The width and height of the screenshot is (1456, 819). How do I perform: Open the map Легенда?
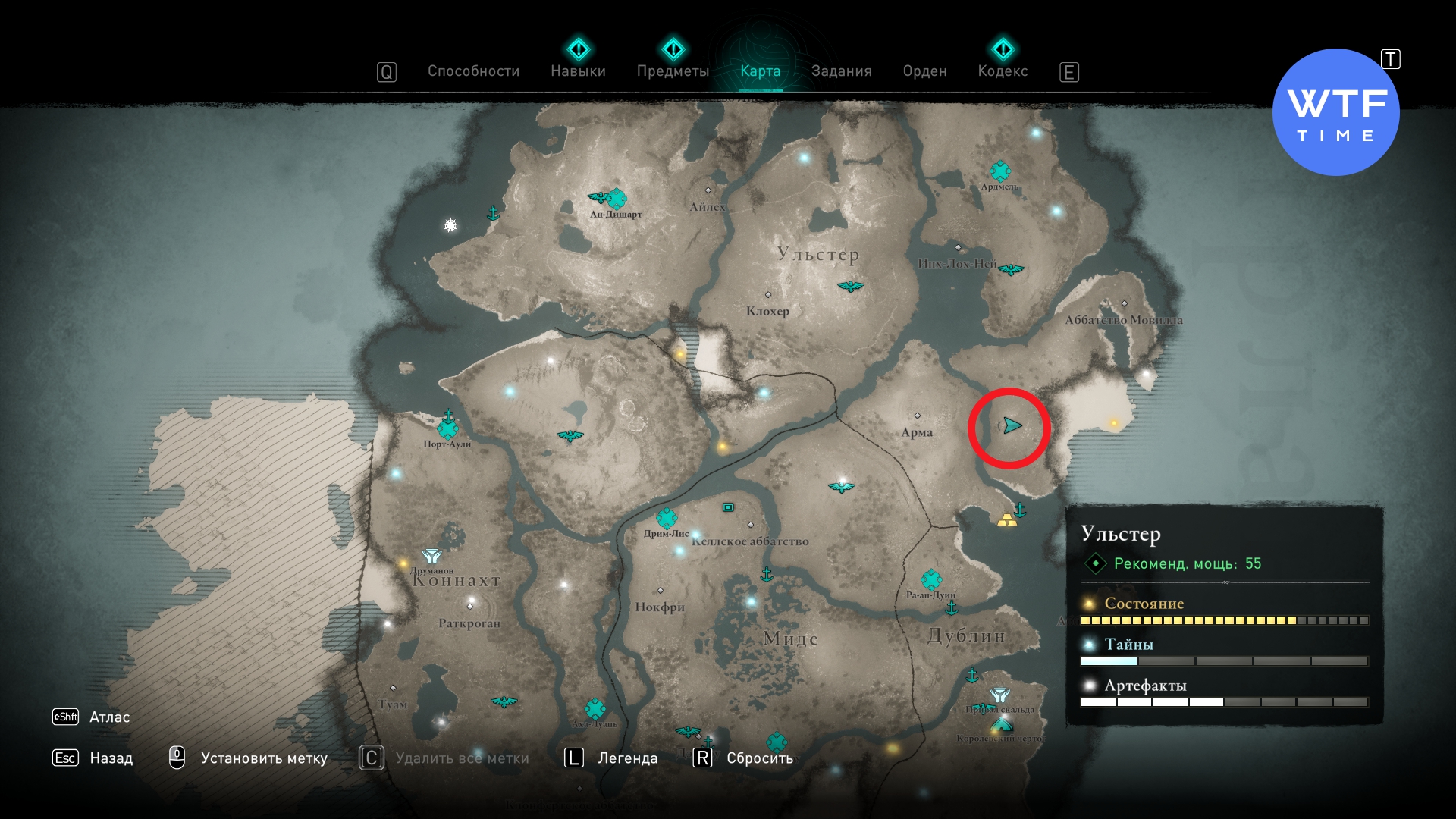tap(627, 758)
